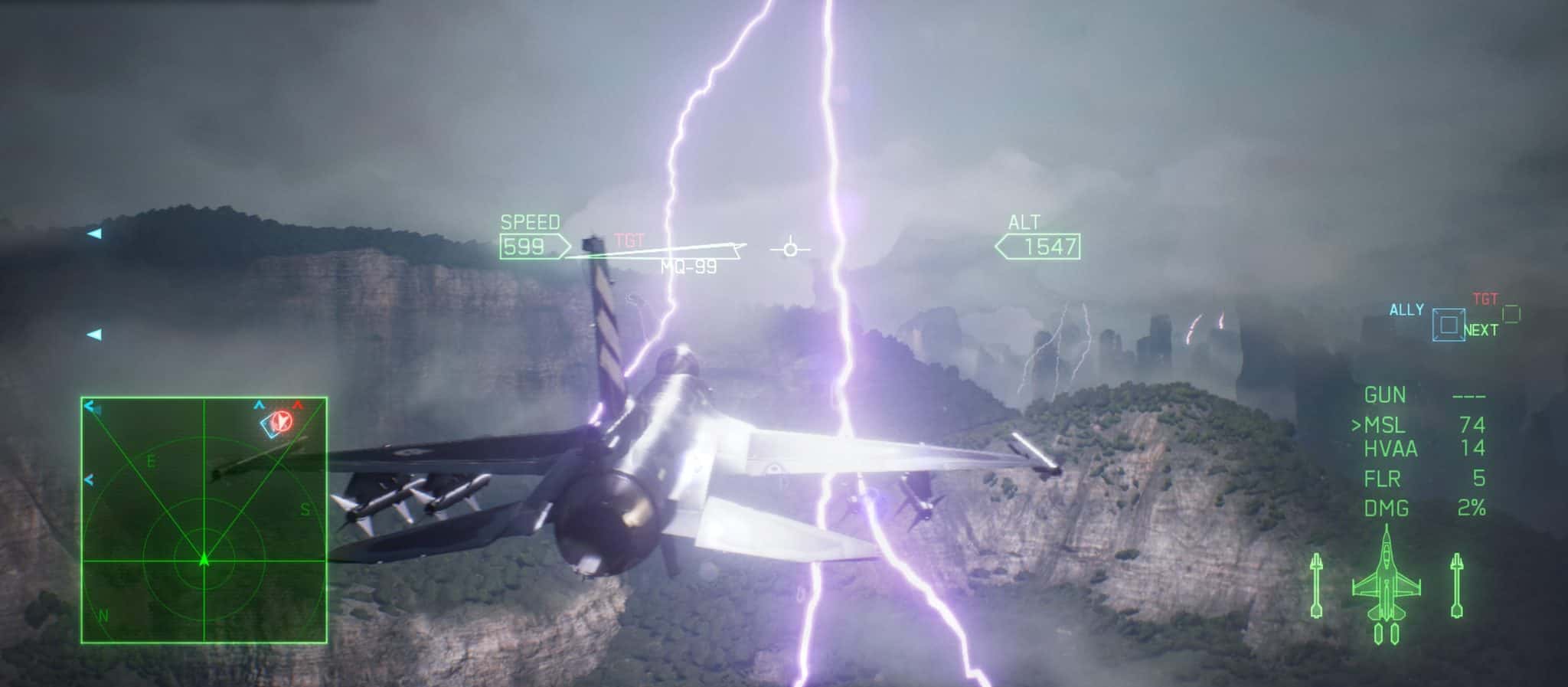Click the aircraft crosshair reticle in the HUD
The image size is (1568, 687).
pyautogui.click(x=790, y=248)
